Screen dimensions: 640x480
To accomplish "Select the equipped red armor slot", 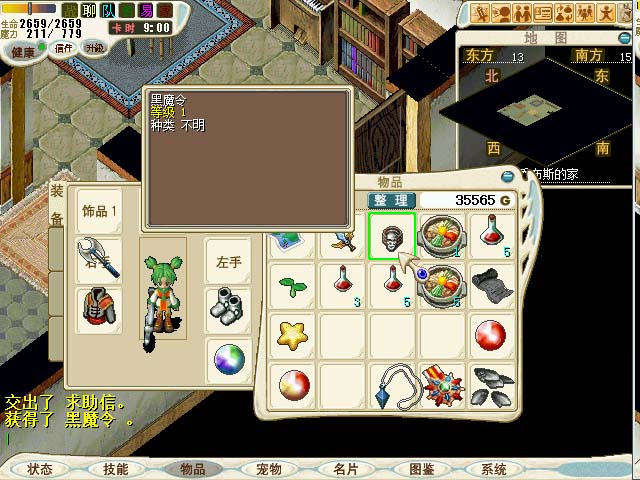I will pyautogui.click(x=100, y=310).
